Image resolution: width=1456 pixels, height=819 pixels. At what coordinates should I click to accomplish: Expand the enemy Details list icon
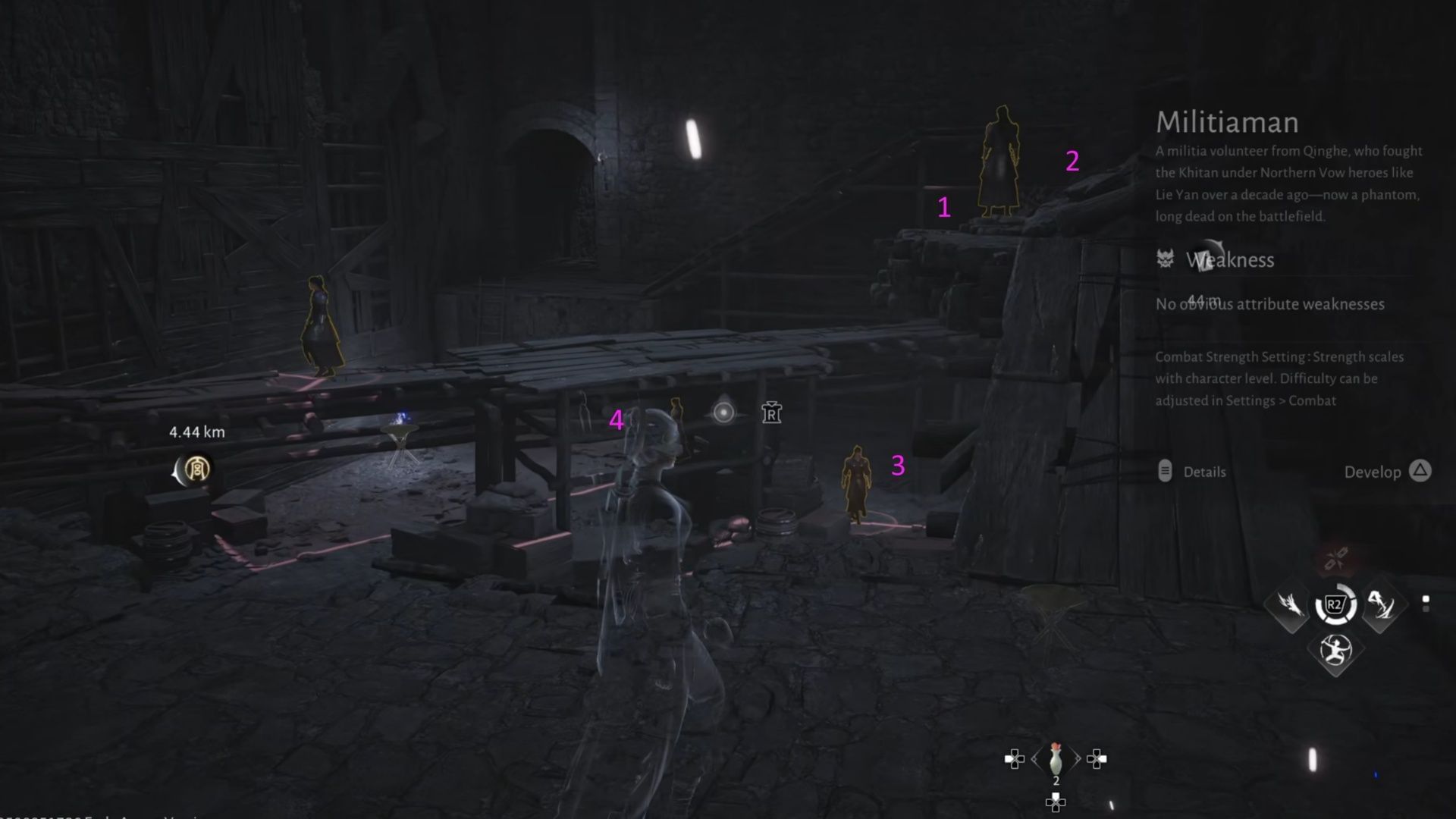1166,472
